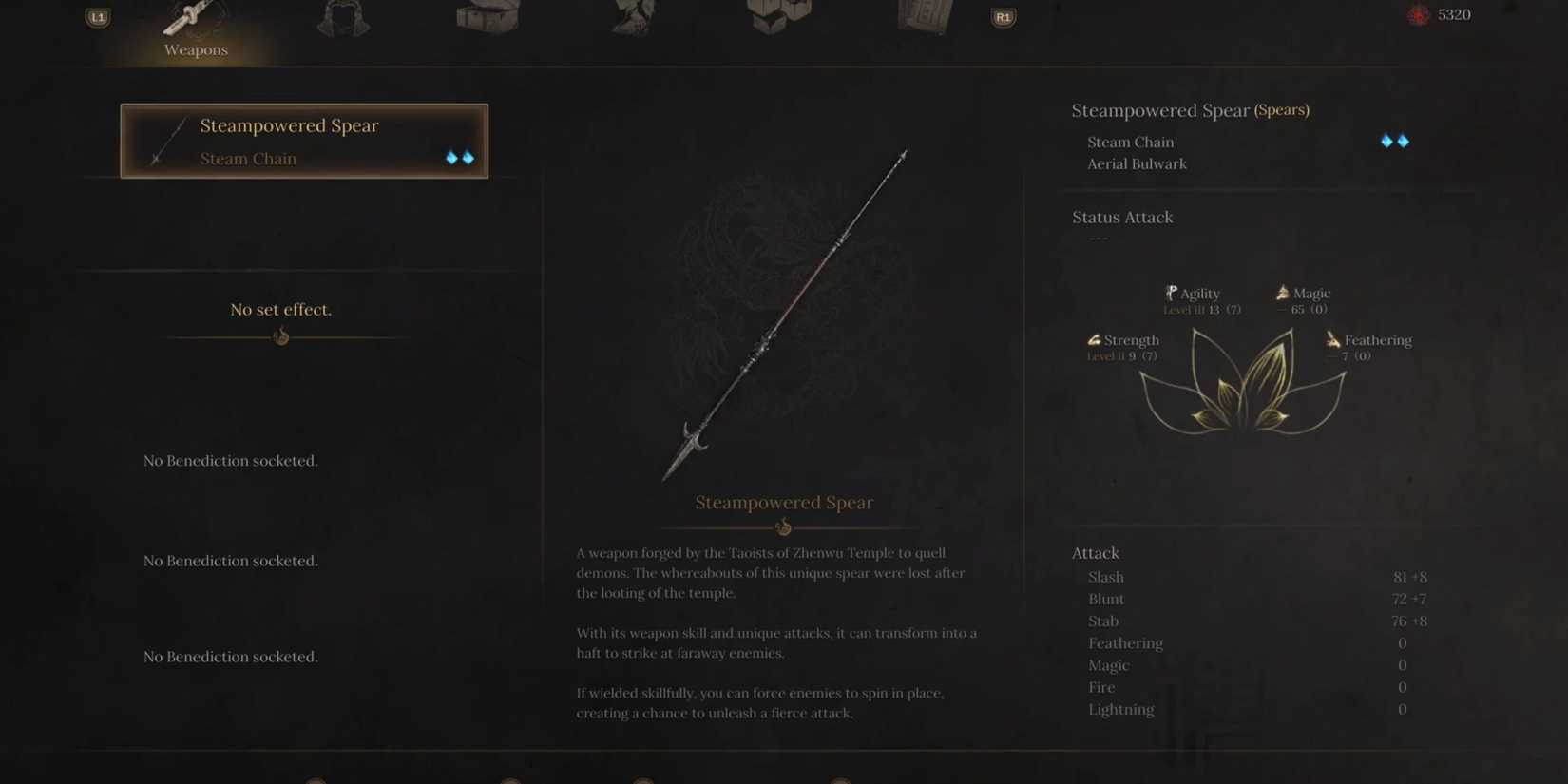Click the Strength attribute icon
Screen dimensions: 1568x784
click(x=1093, y=339)
